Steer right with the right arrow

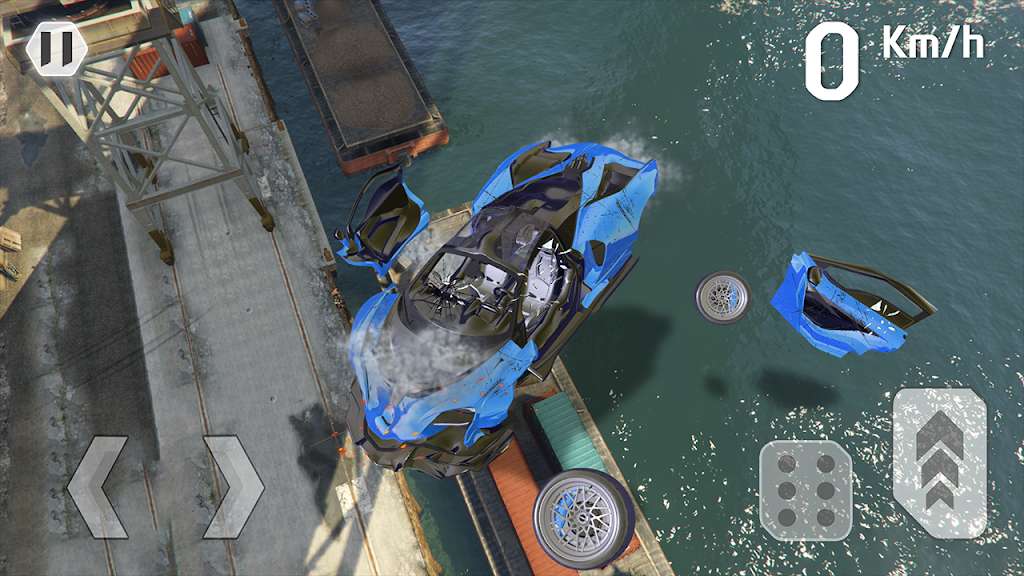[233, 487]
